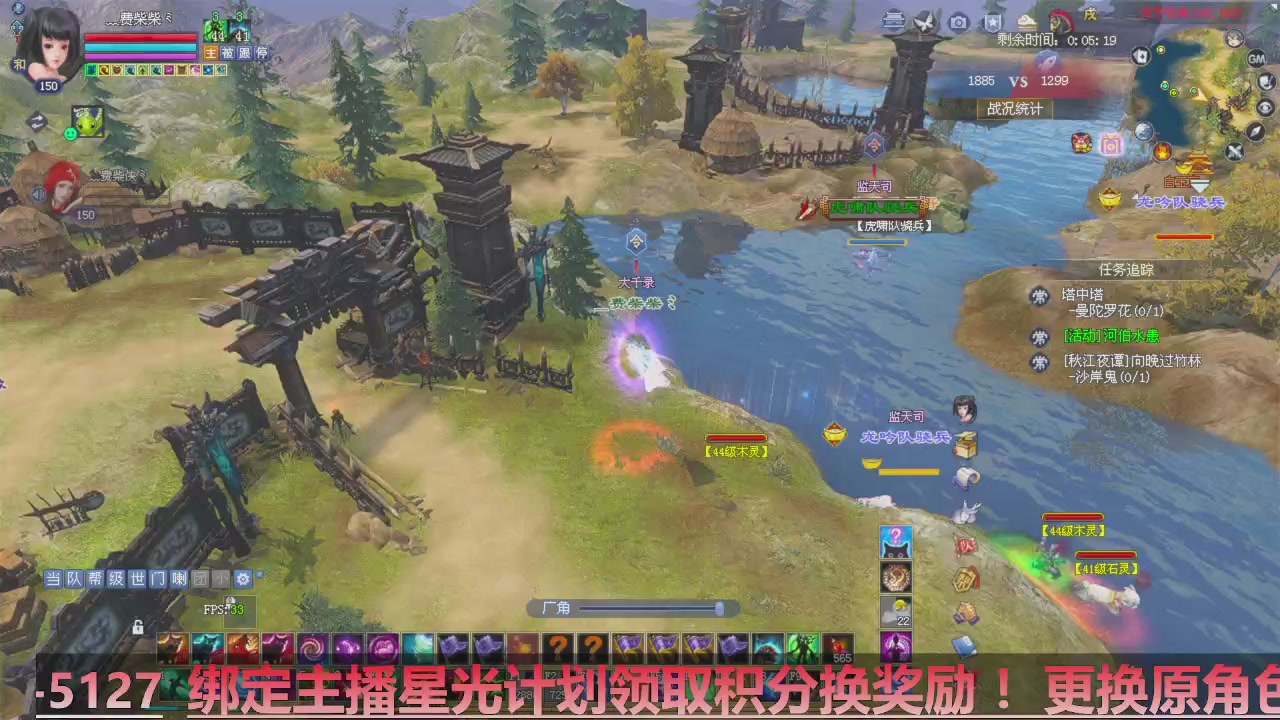Image resolution: width=1280 pixels, height=720 pixels.
Task: Open the chat settings gear icon
Action: point(243,578)
